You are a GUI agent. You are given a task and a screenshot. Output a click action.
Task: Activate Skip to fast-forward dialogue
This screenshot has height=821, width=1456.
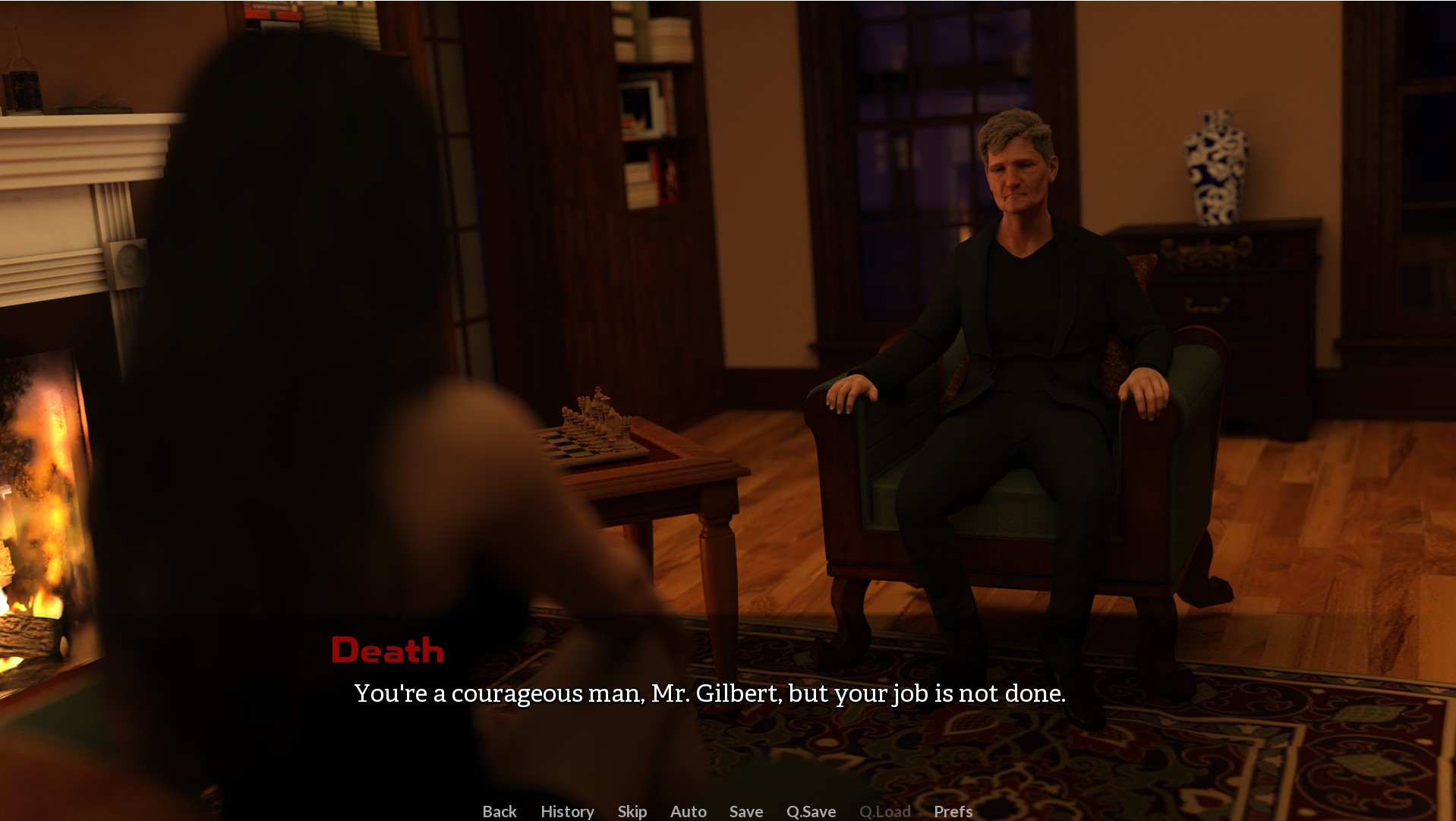click(x=632, y=811)
